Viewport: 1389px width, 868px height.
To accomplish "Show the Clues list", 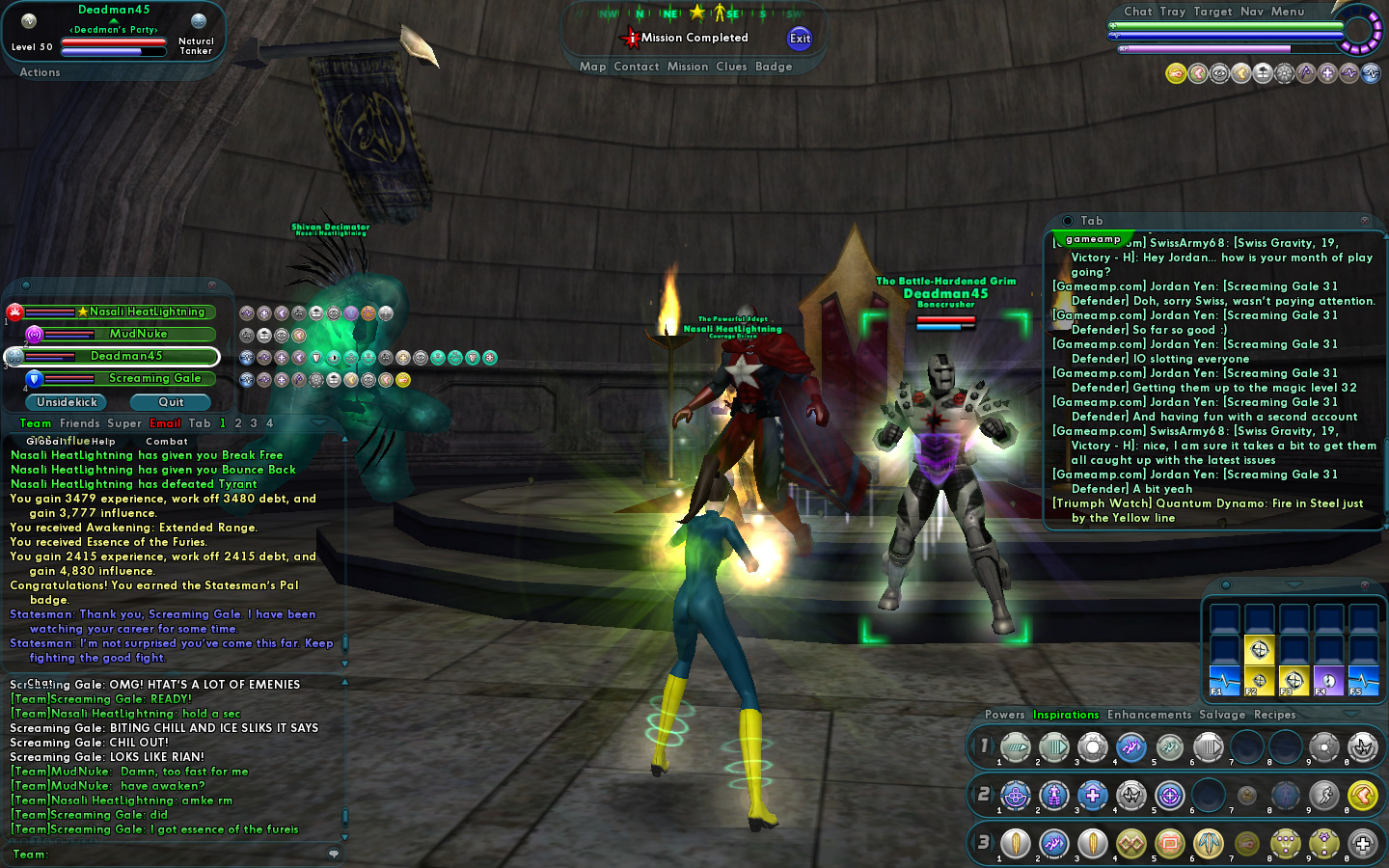I will pos(731,67).
